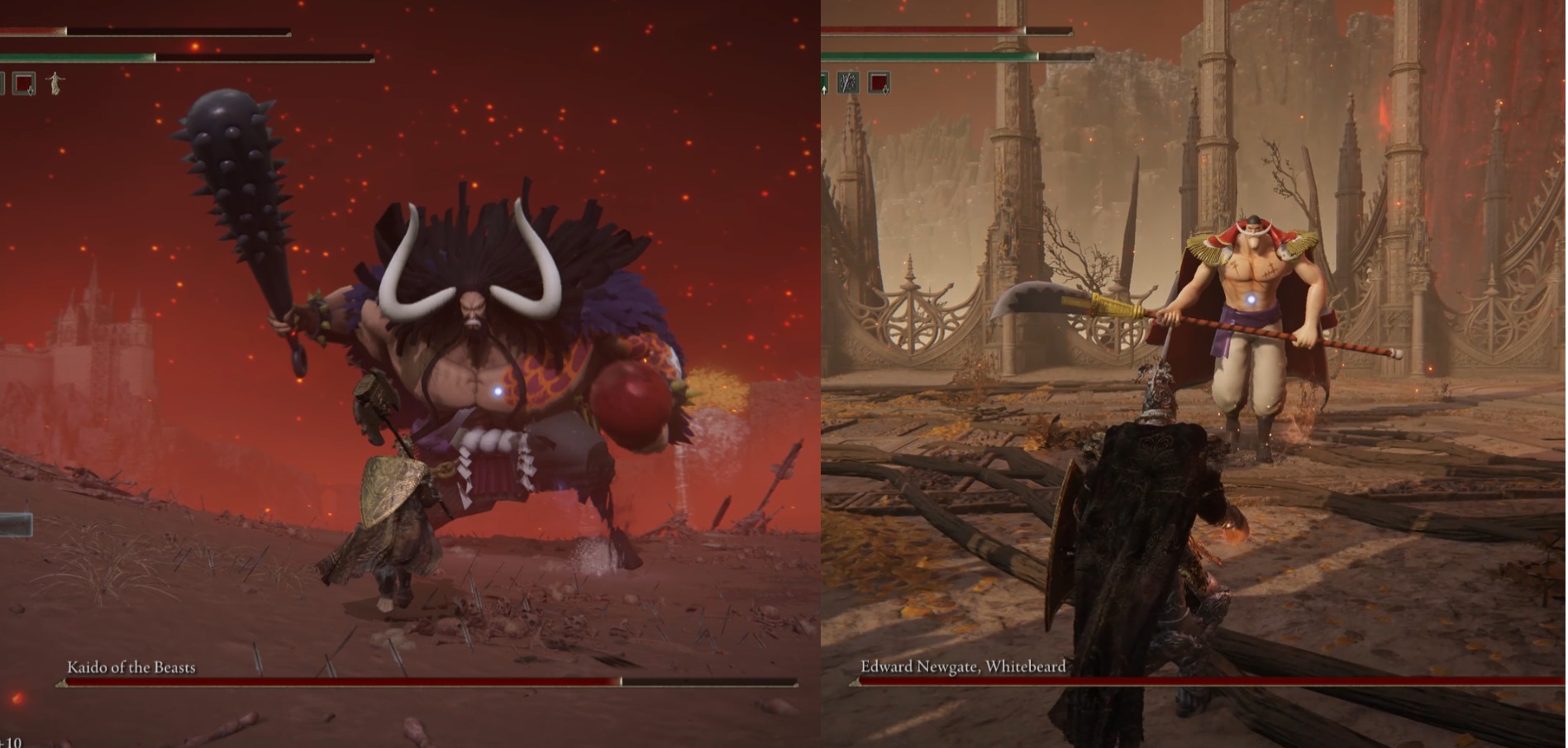Image resolution: width=1568 pixels, height=748 pixels.
Task: Select the red debuff icon in Kaido's fight
Action: 24,83
